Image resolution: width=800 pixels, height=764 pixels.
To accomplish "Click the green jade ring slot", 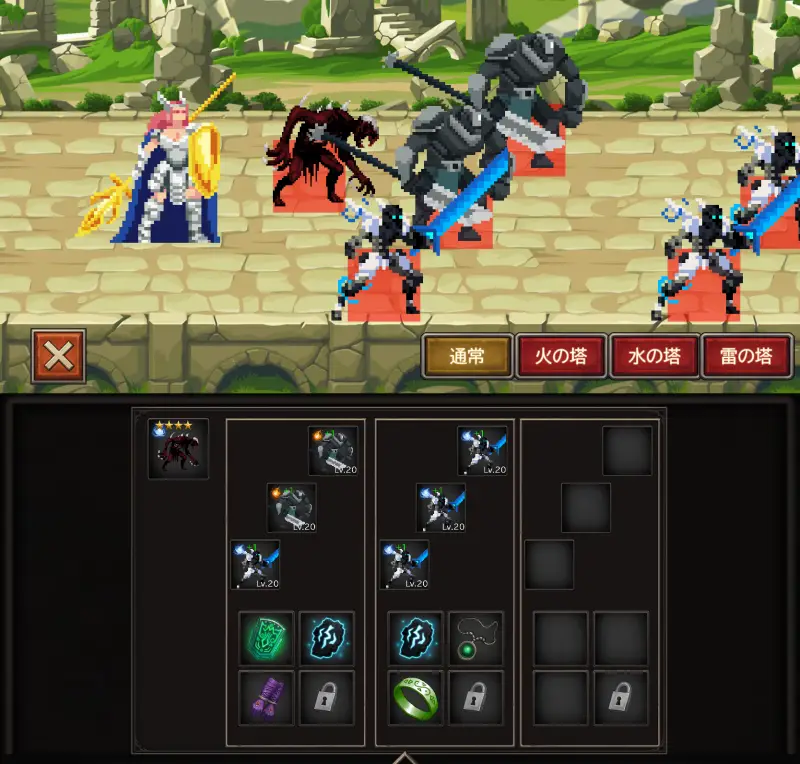I will (x=415, y=696).
